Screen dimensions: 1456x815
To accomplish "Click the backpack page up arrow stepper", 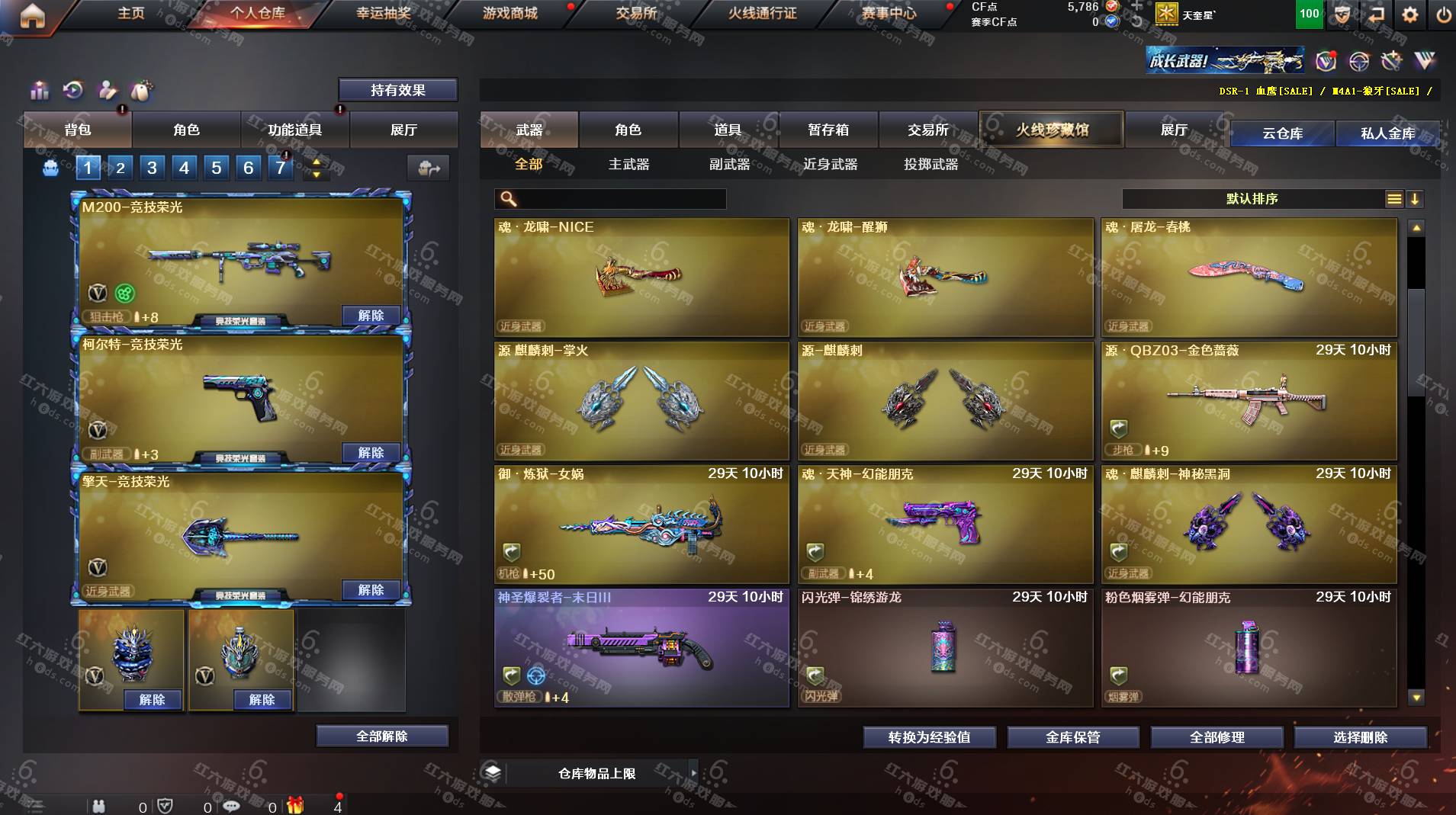I will tap(315, 162).
